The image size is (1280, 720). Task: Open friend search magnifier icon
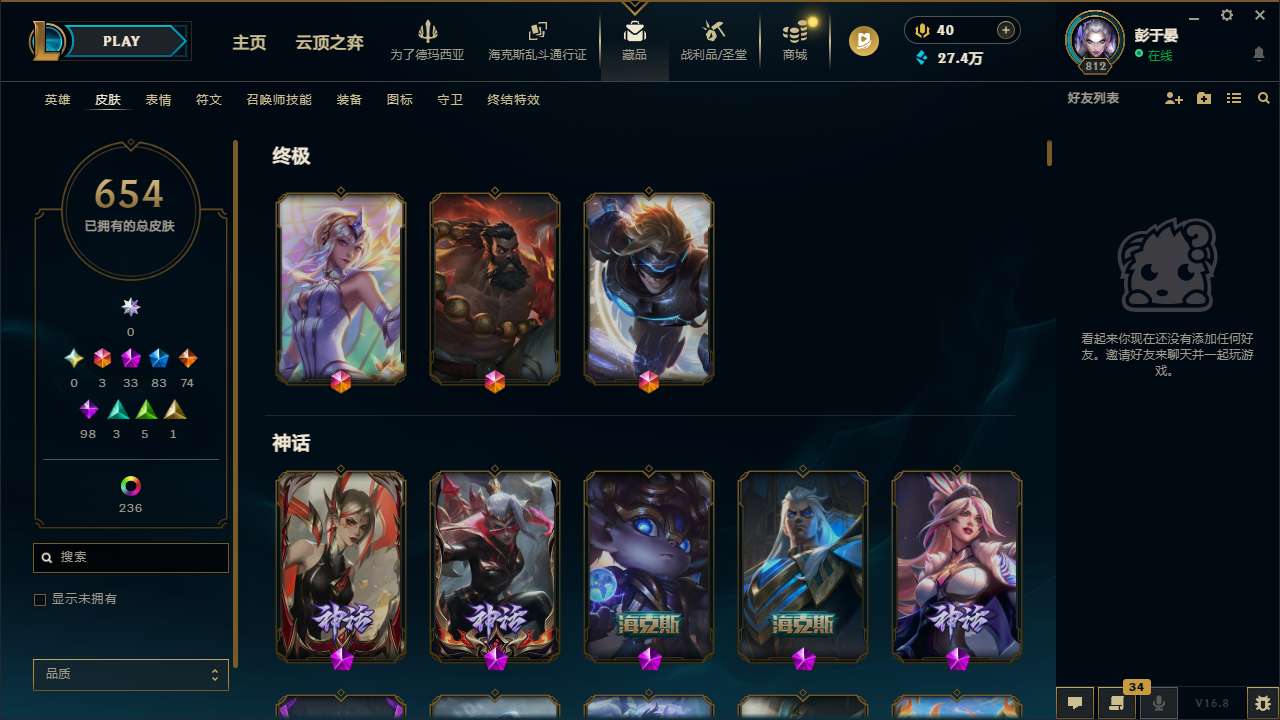click(1264, 99)
